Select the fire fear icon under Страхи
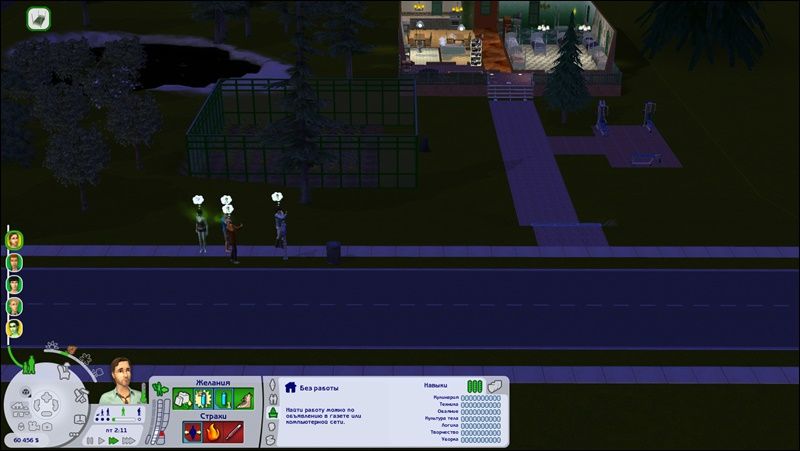The width and height of the screenshot is (800, 451). [x=210, y=432]
